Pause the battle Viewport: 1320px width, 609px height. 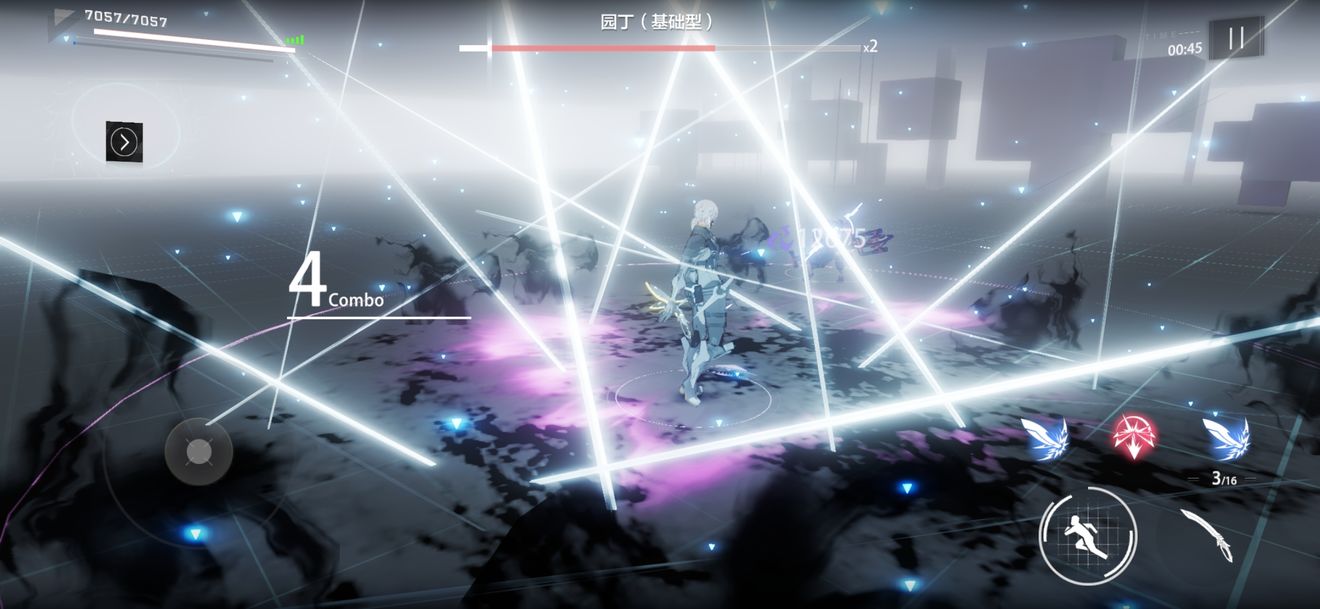(x=1236, y=39)
